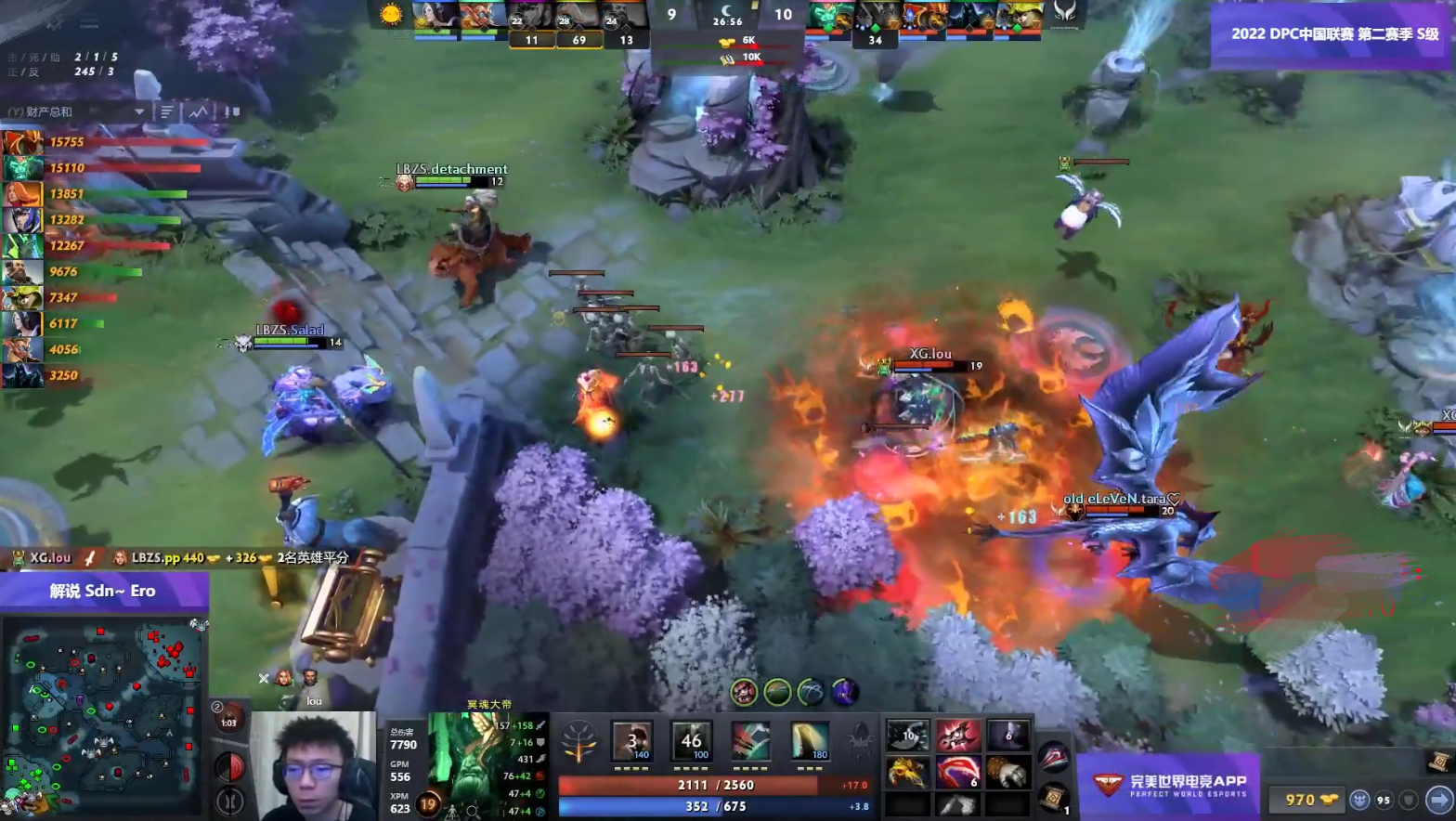Select the Reincarnation ultimate ability icon
Viewport: 1456px width, 821px height.
[812, 741]
